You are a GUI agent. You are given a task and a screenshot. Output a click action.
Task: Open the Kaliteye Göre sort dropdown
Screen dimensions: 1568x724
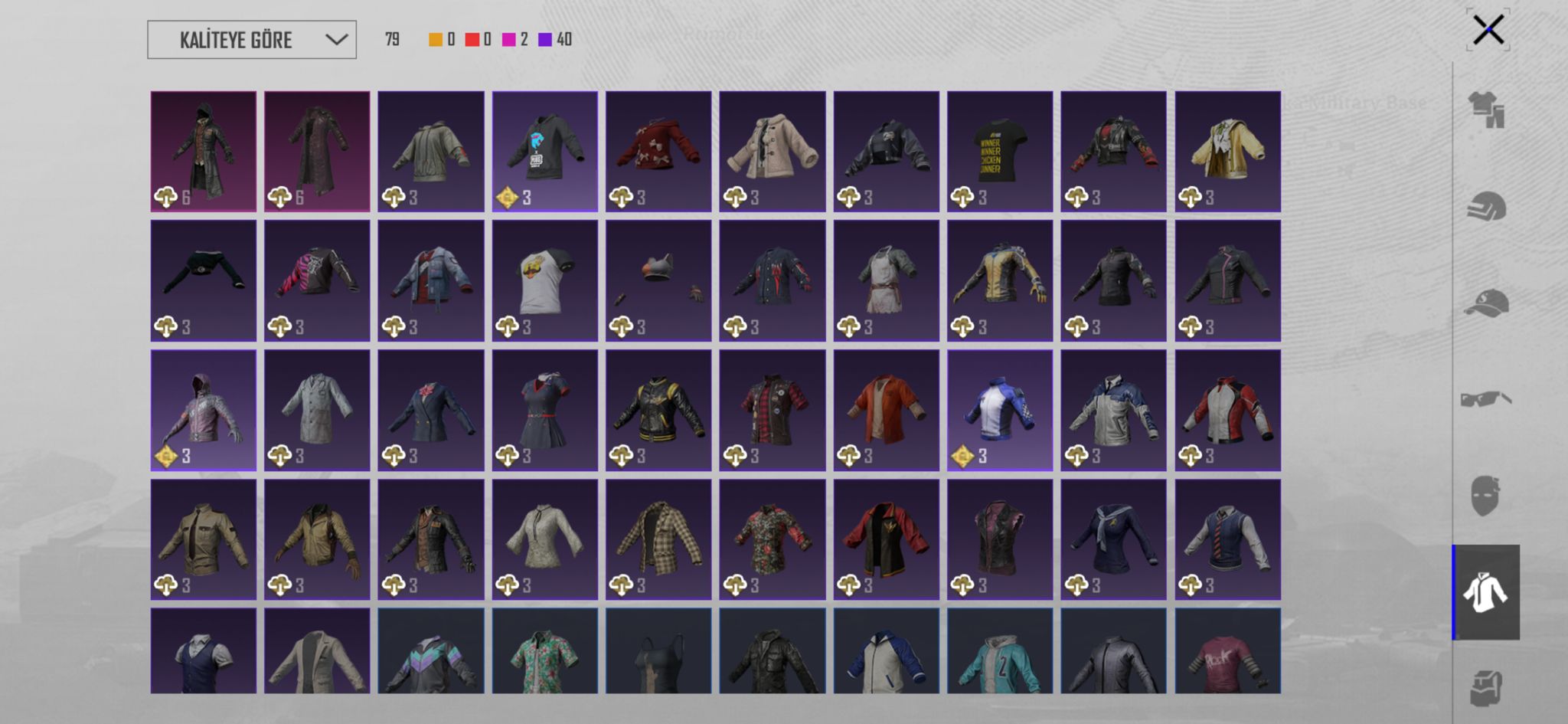click(251, 40)
